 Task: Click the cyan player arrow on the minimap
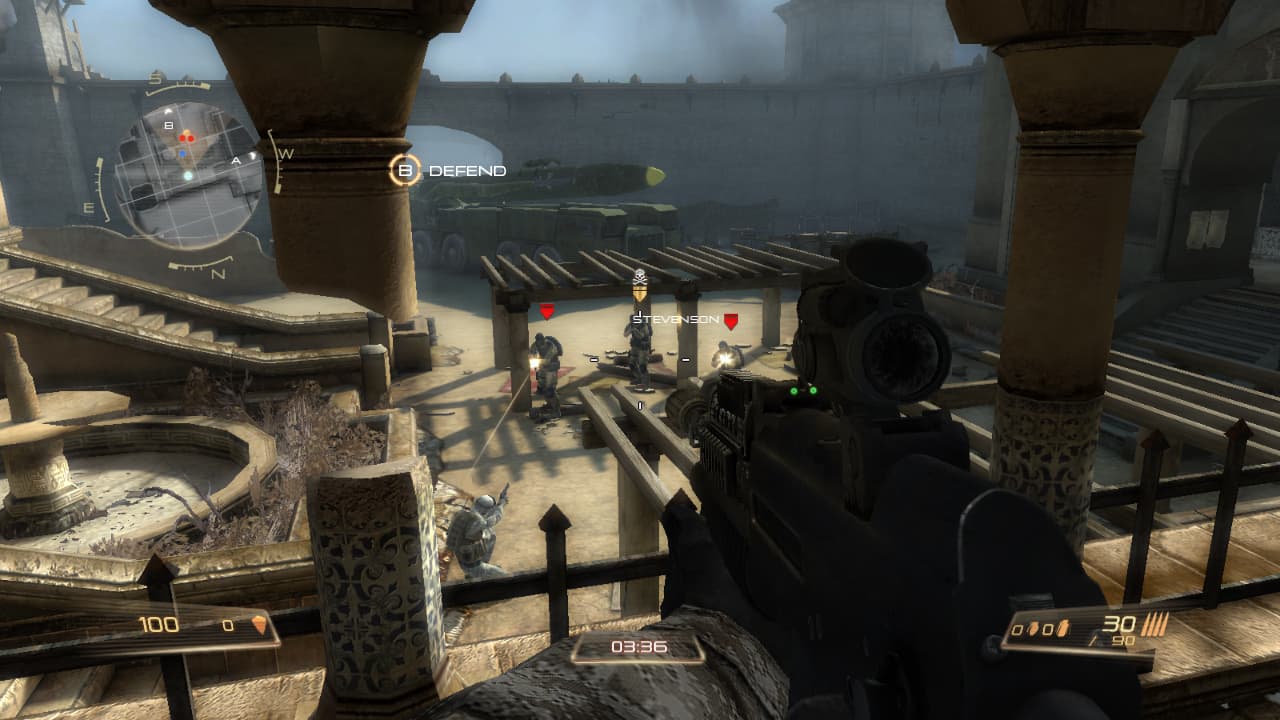pos(188,175)
